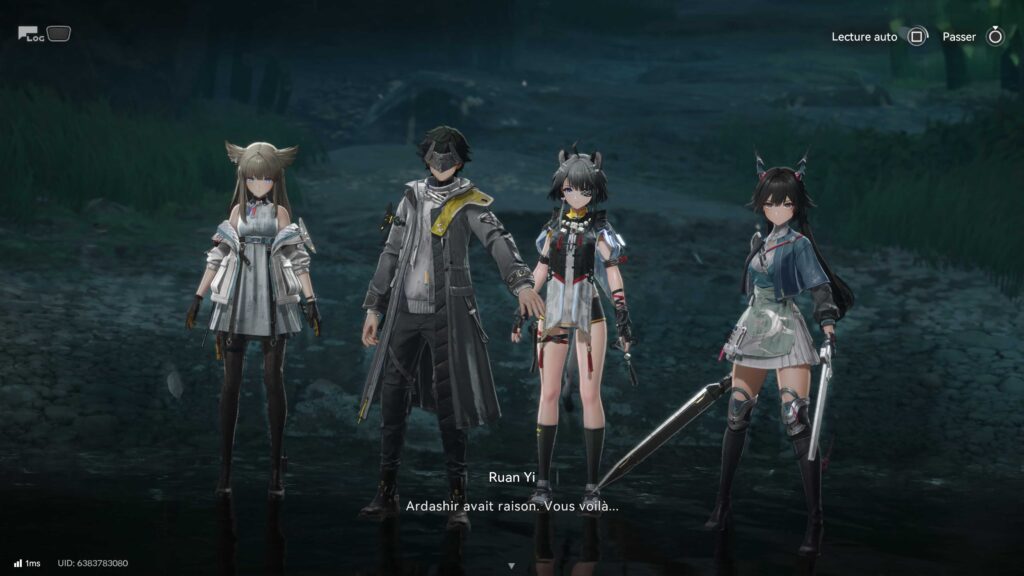Advance dialogue with the bottom arrow
The image size is (1024, 576).
coord(512,565)
